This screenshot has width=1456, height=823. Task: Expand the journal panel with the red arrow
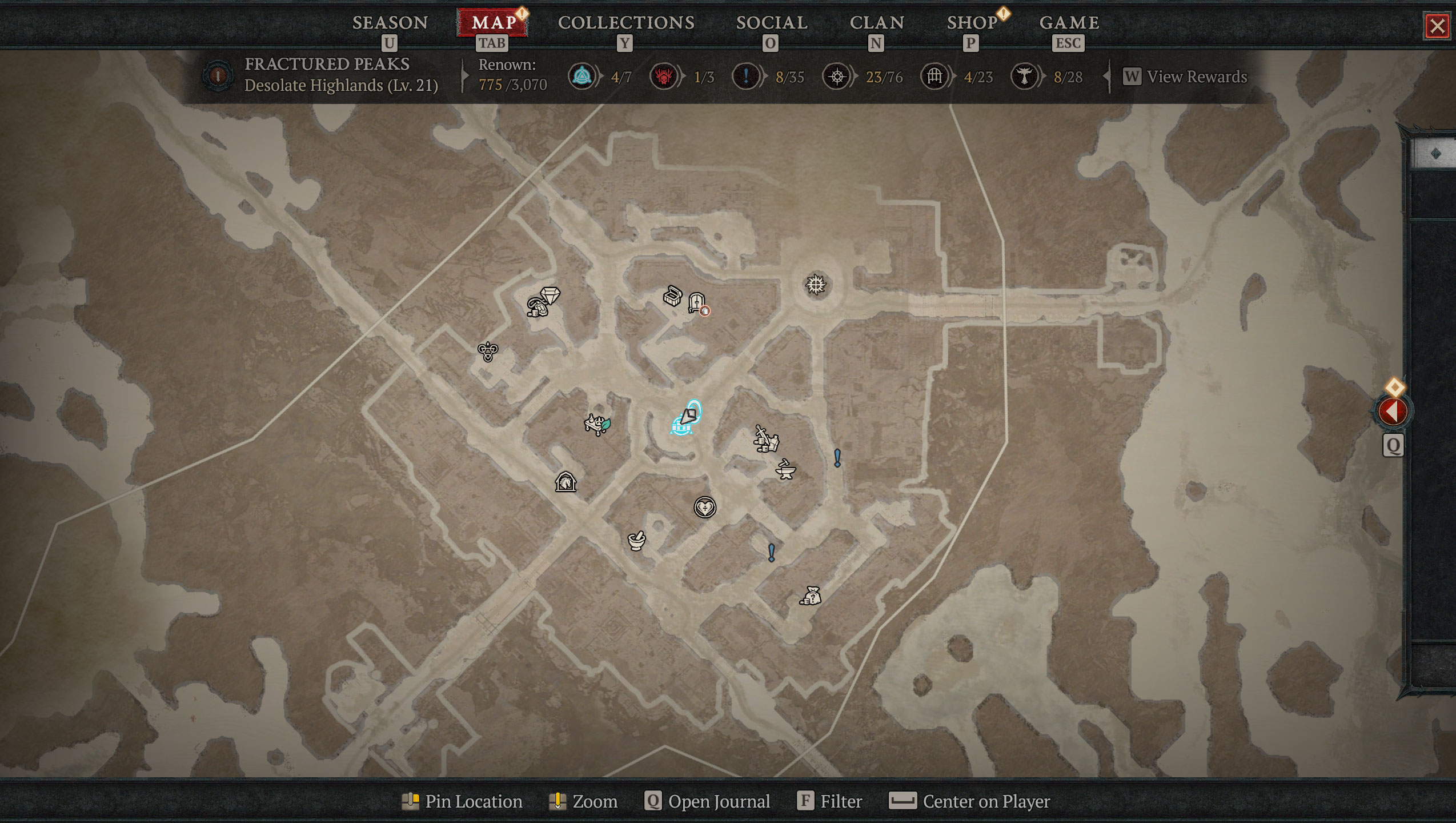pyautogui.click(x=1392, y=411)
